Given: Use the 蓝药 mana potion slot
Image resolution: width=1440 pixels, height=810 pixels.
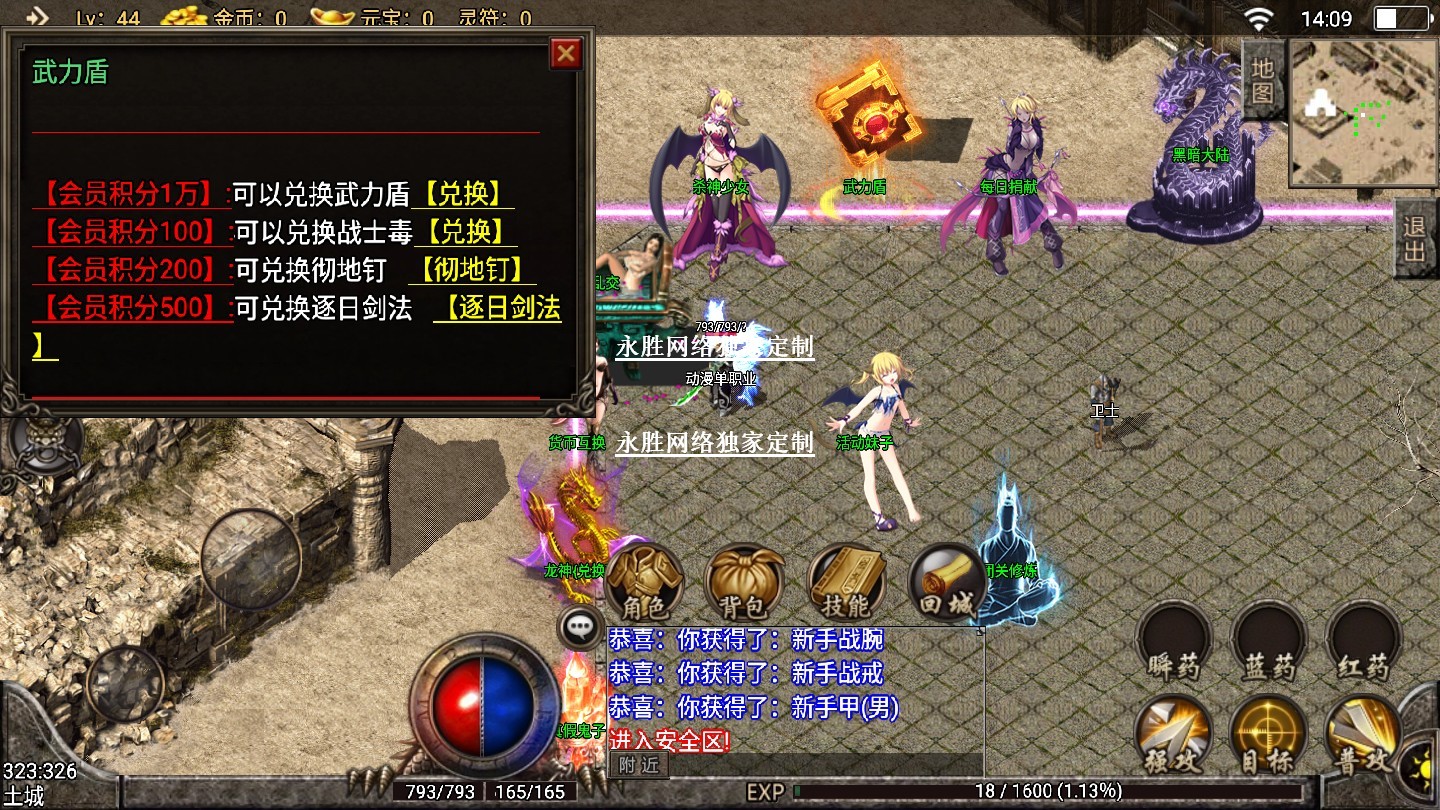Looking at the screenshot, I should (x=1268, y=642).
